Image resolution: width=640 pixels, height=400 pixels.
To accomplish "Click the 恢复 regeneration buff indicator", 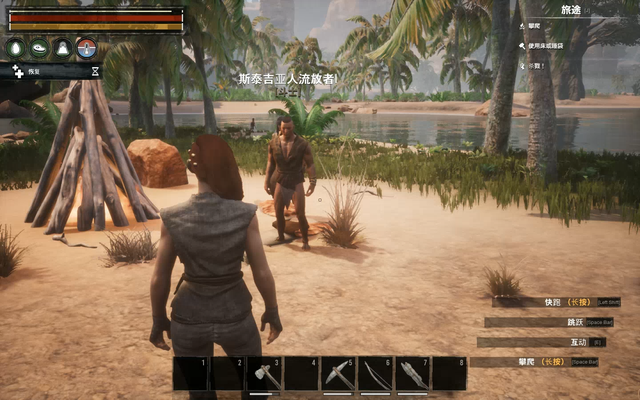I will (x=30, y=72).
